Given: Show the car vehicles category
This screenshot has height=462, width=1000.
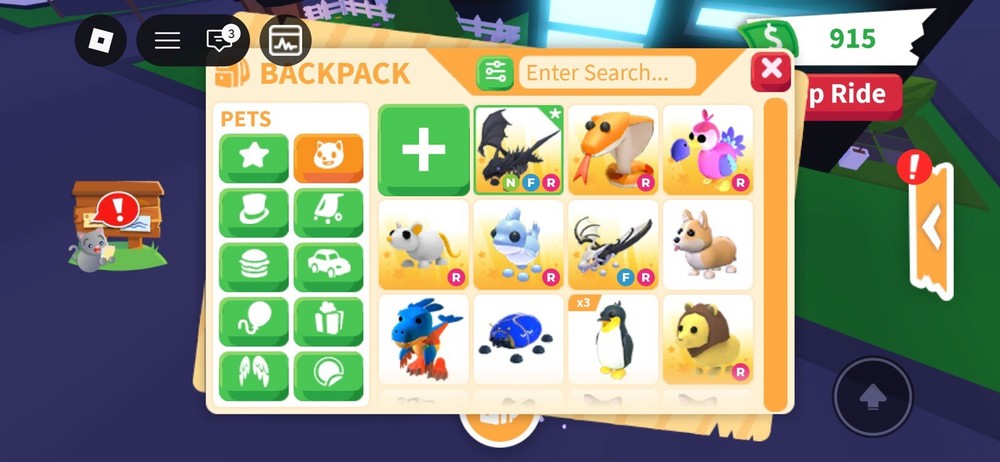Looking at the screenshot, I should 329,267.
